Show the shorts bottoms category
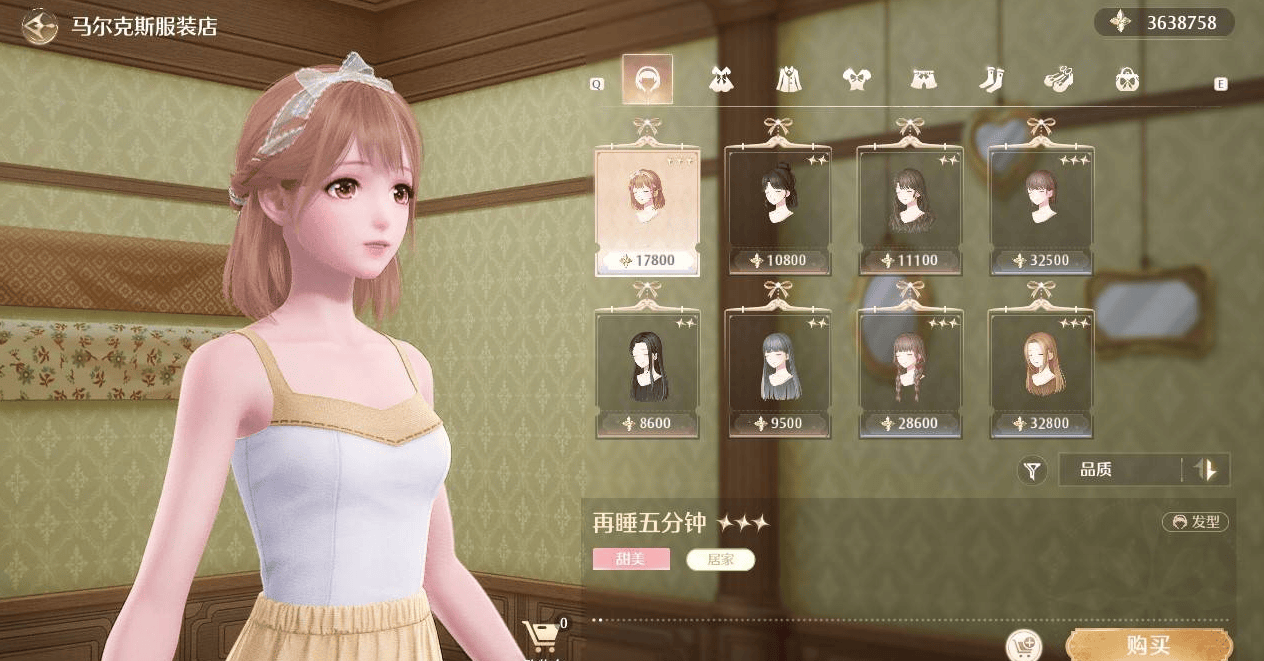 point(923,80)
